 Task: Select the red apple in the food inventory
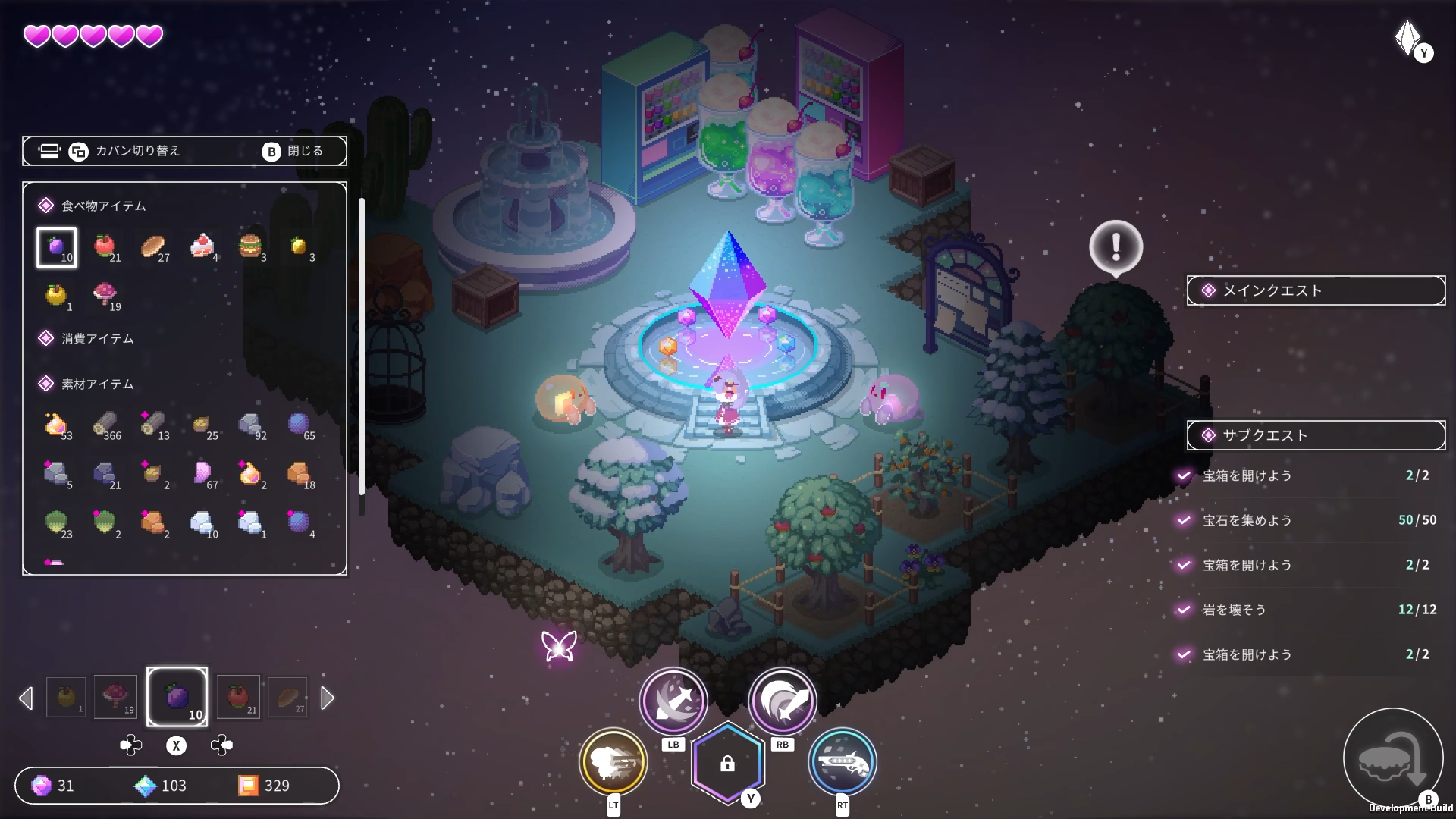pos(105,246)
